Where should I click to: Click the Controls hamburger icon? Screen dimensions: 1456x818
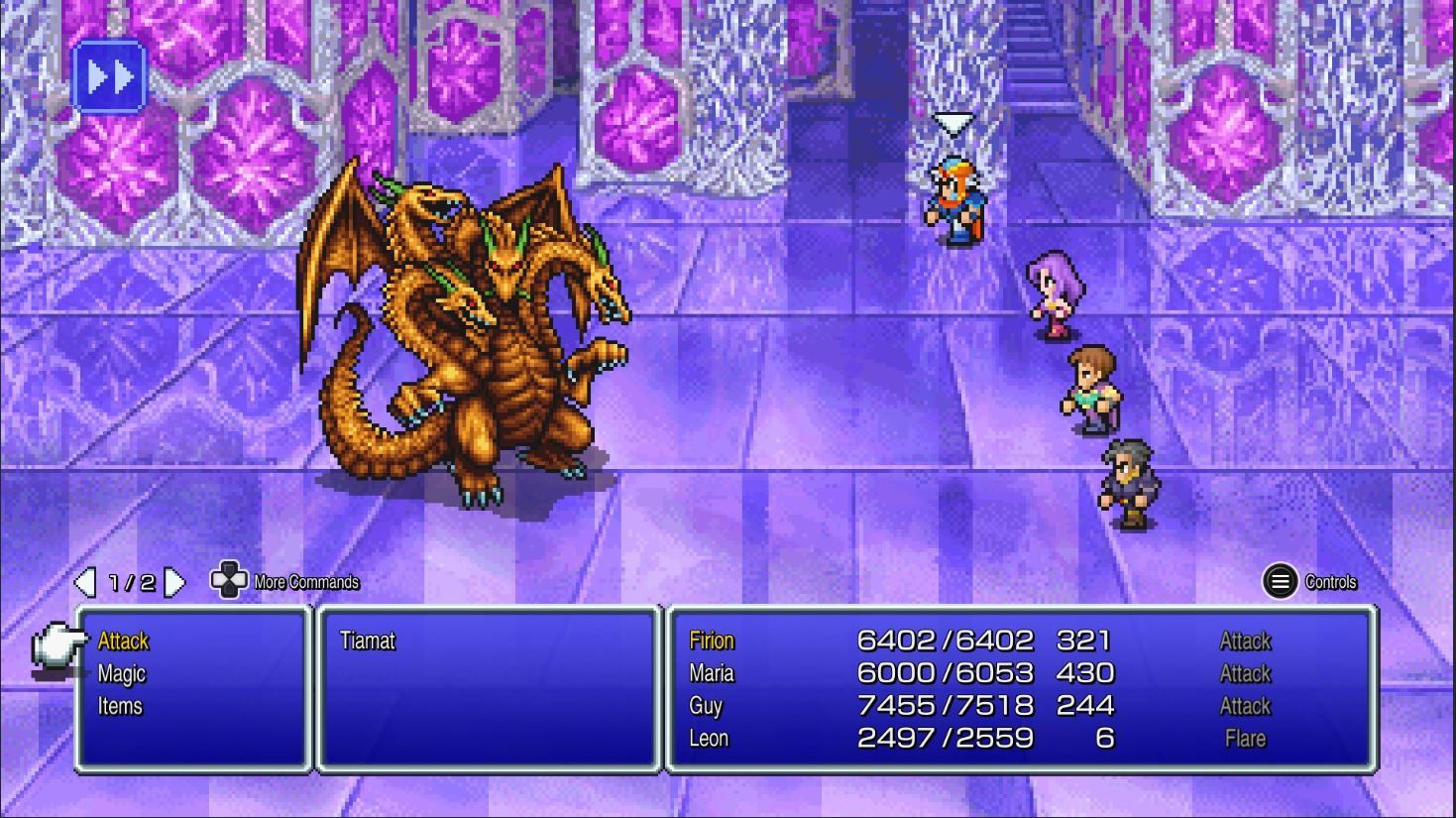pos(1280,582)
